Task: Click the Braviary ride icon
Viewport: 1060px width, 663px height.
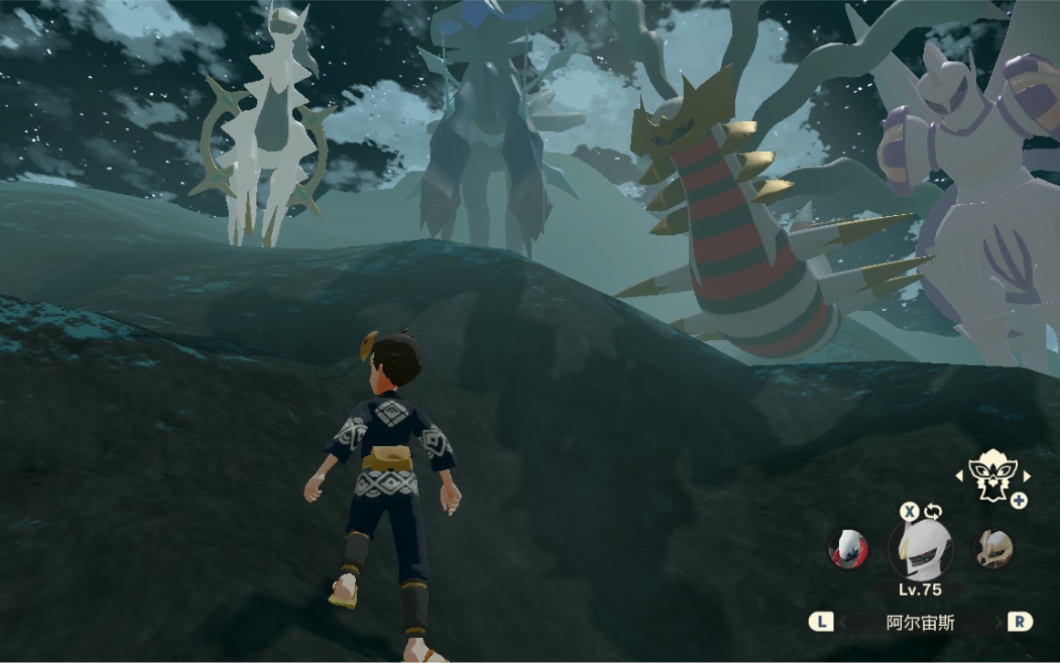Action: [x=992, y=474]
